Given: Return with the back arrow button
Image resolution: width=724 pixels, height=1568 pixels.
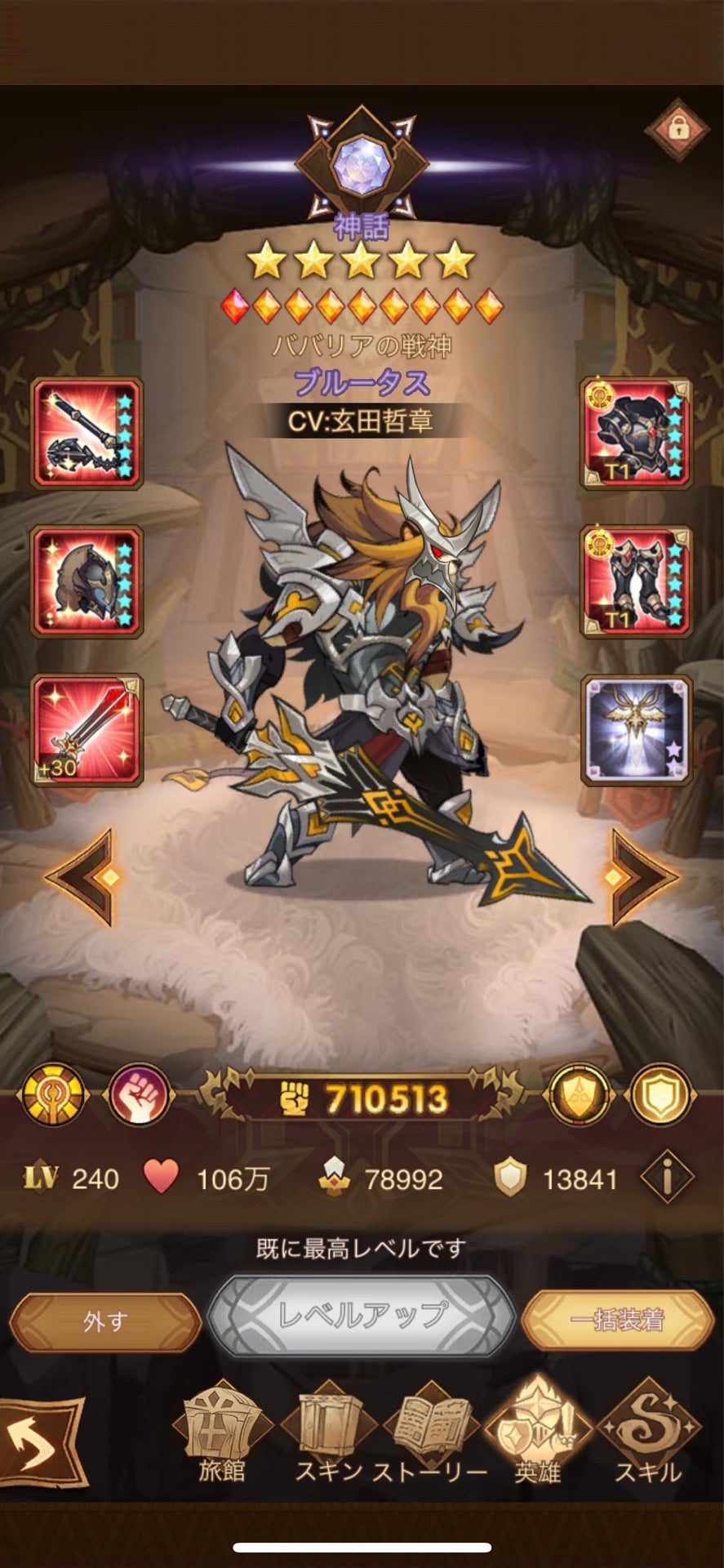Looking at the screenshot, I should [41, 1444].
